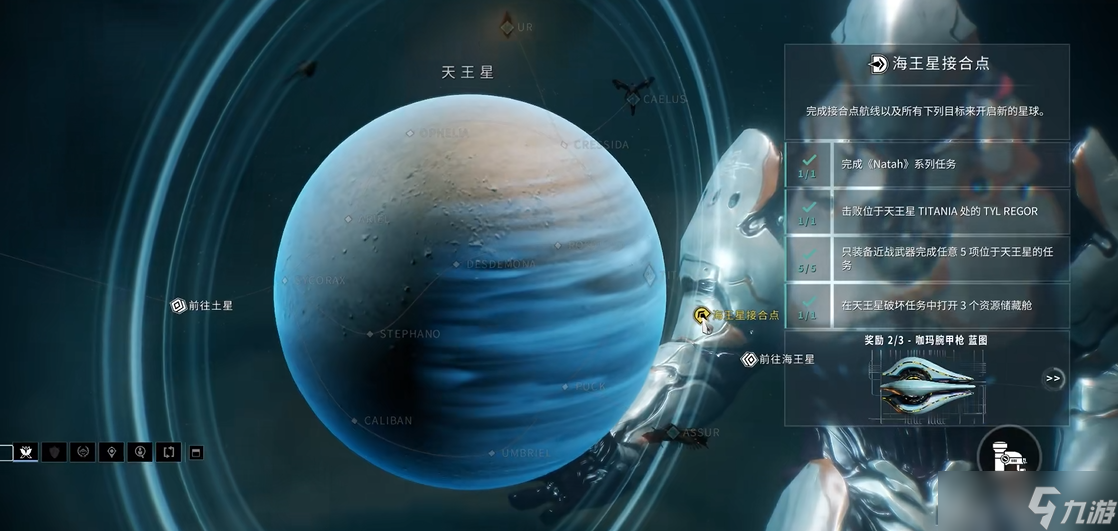
Task: Choose the CALIBAN mission node
Action: pos(356,421)
